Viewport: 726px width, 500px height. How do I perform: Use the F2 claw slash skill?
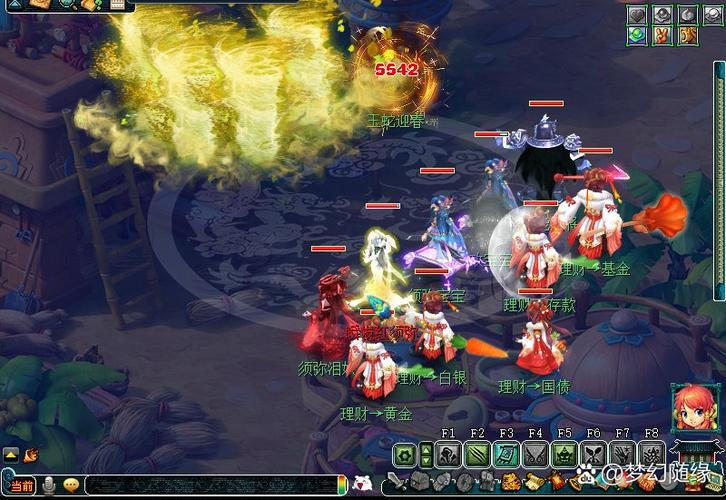(477, 455)
